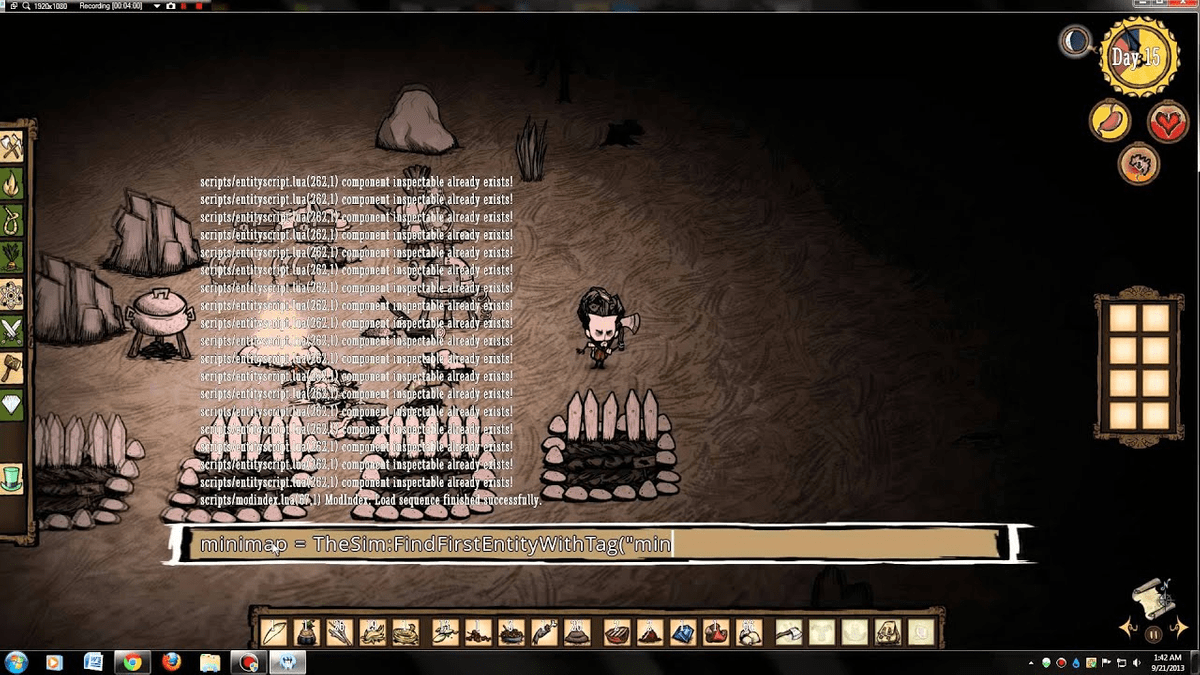Select the blue gem inventory slot
The height and width of the screenshot is (675, 1200).
point(683,632)
